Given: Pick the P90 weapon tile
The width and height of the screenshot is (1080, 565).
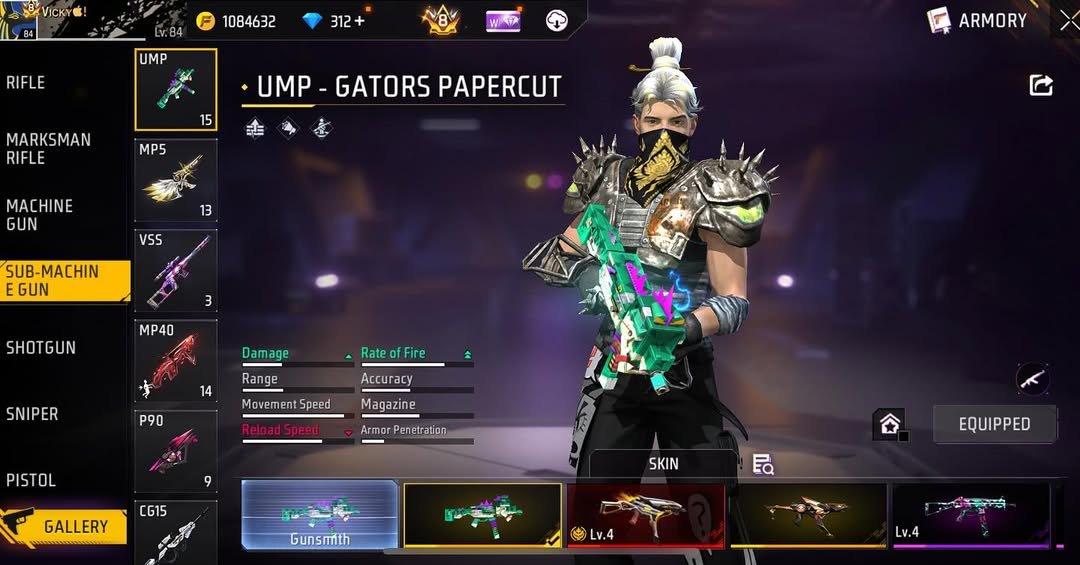Looking at the screenshot, I should click(176, 451).
